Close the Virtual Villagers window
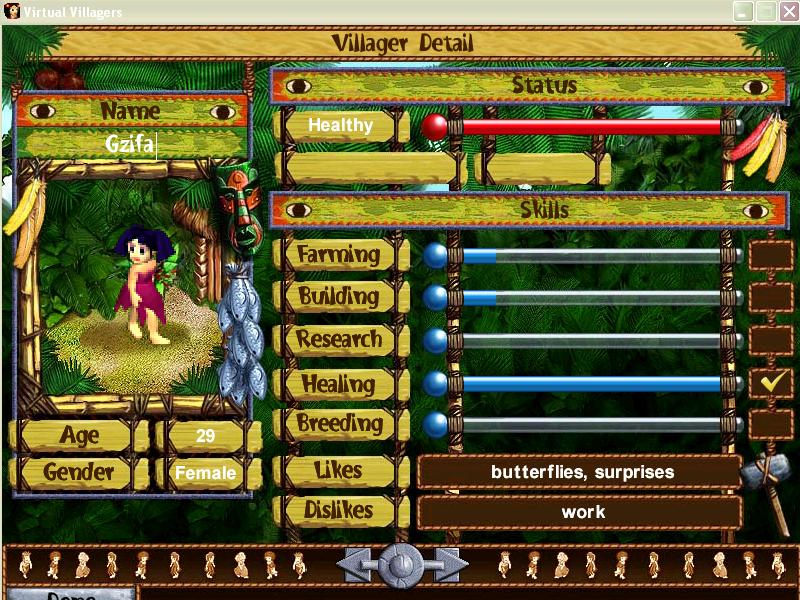The height and width of the screenshot is (600, 800). click(x=787, y=11)
